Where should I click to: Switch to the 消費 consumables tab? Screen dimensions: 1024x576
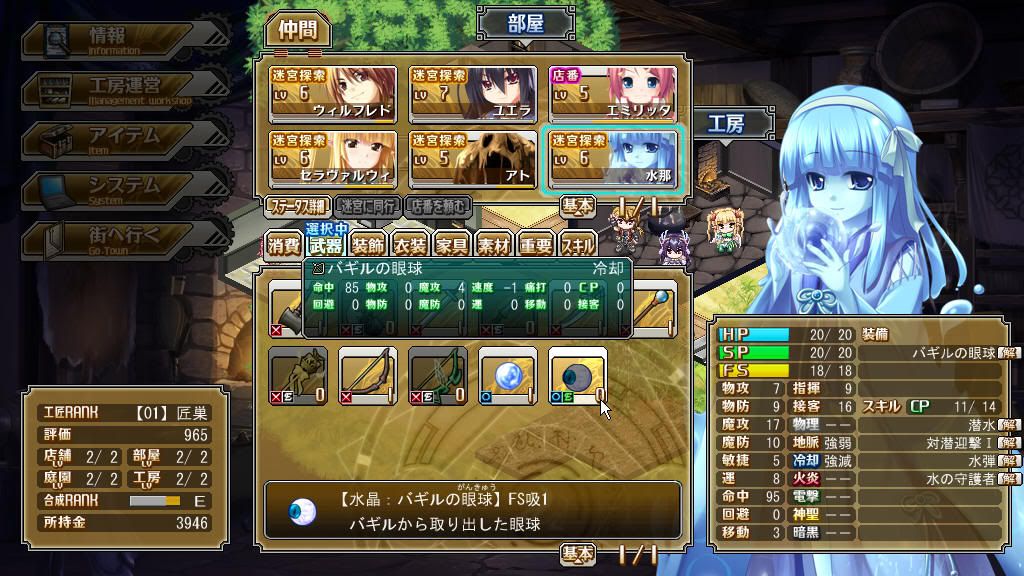284,246
